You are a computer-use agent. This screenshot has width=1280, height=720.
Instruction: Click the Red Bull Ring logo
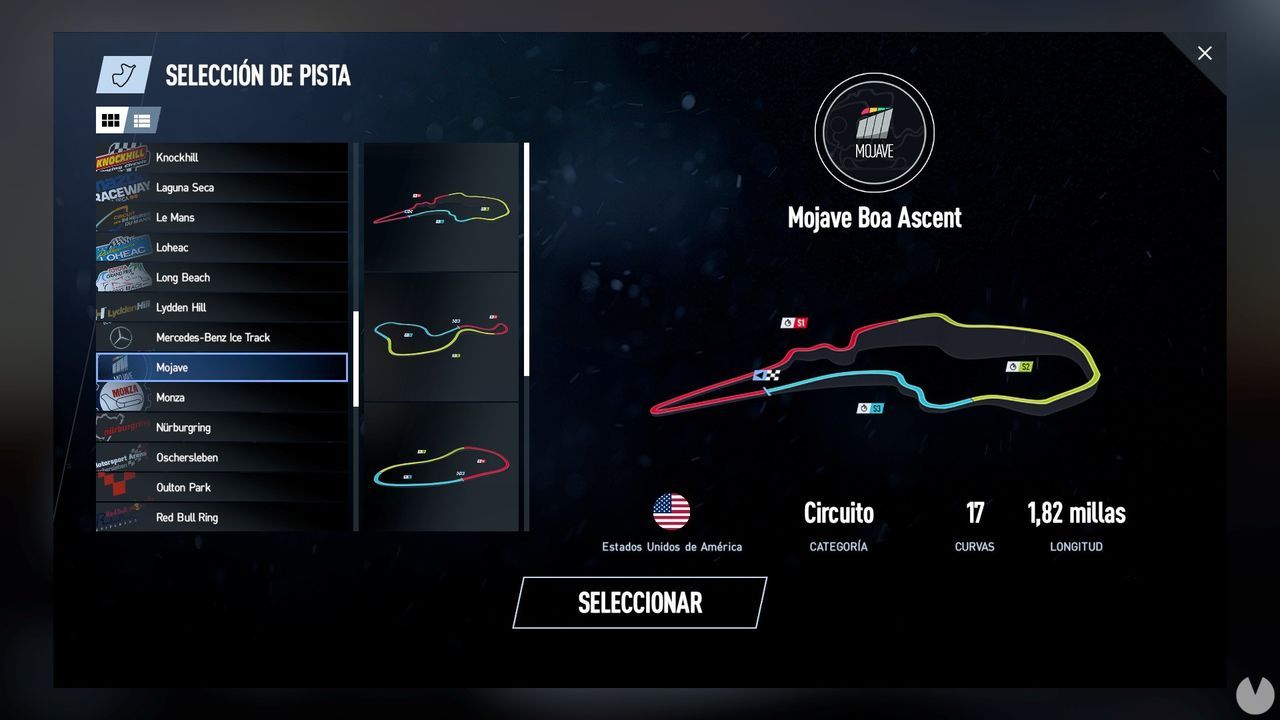[120, 517]
